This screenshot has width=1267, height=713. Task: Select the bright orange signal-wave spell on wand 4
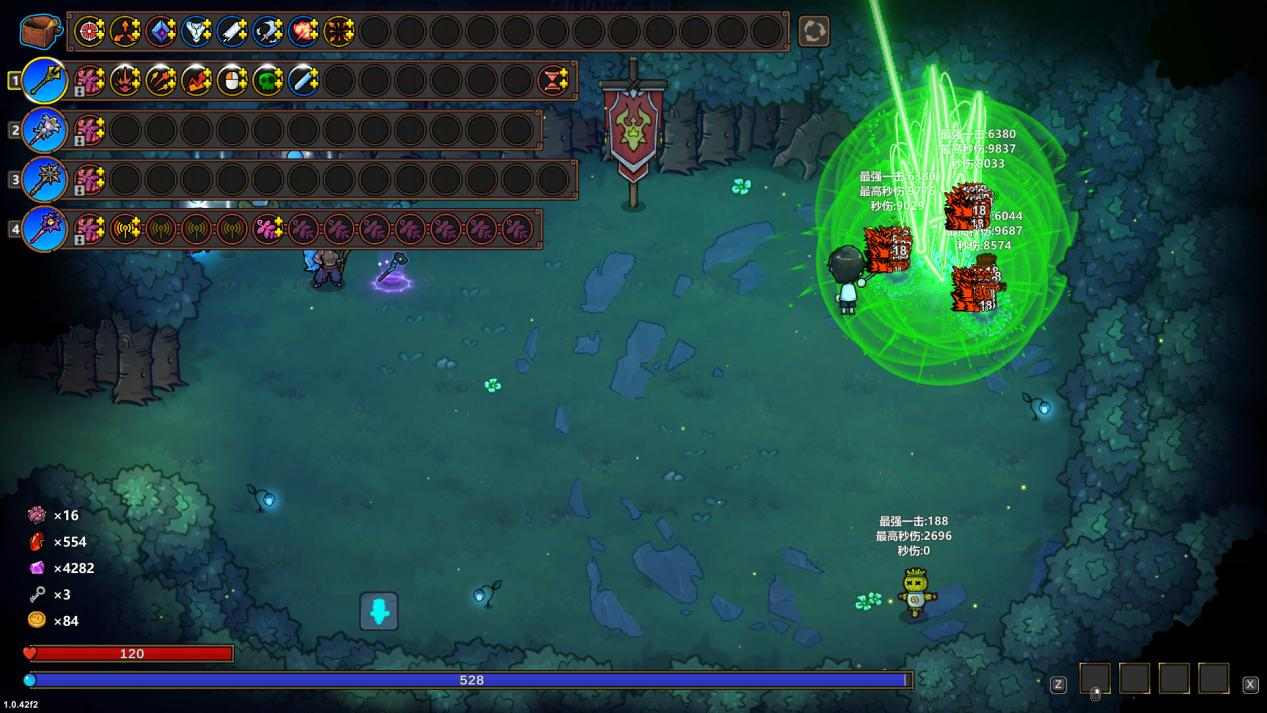tap(125, 229)
